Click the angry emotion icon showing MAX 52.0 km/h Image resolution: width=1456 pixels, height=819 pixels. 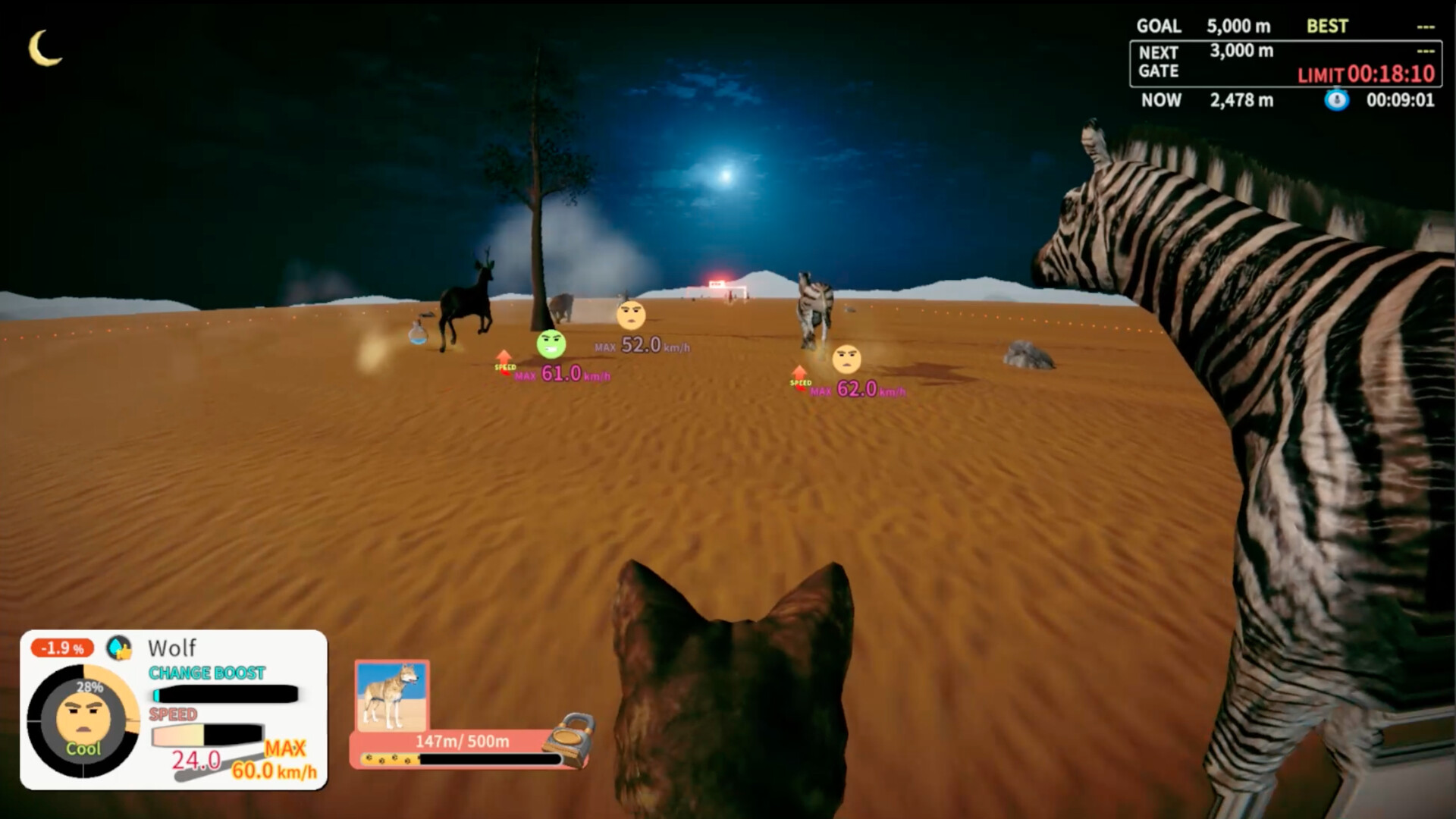(x=632, y=316)
